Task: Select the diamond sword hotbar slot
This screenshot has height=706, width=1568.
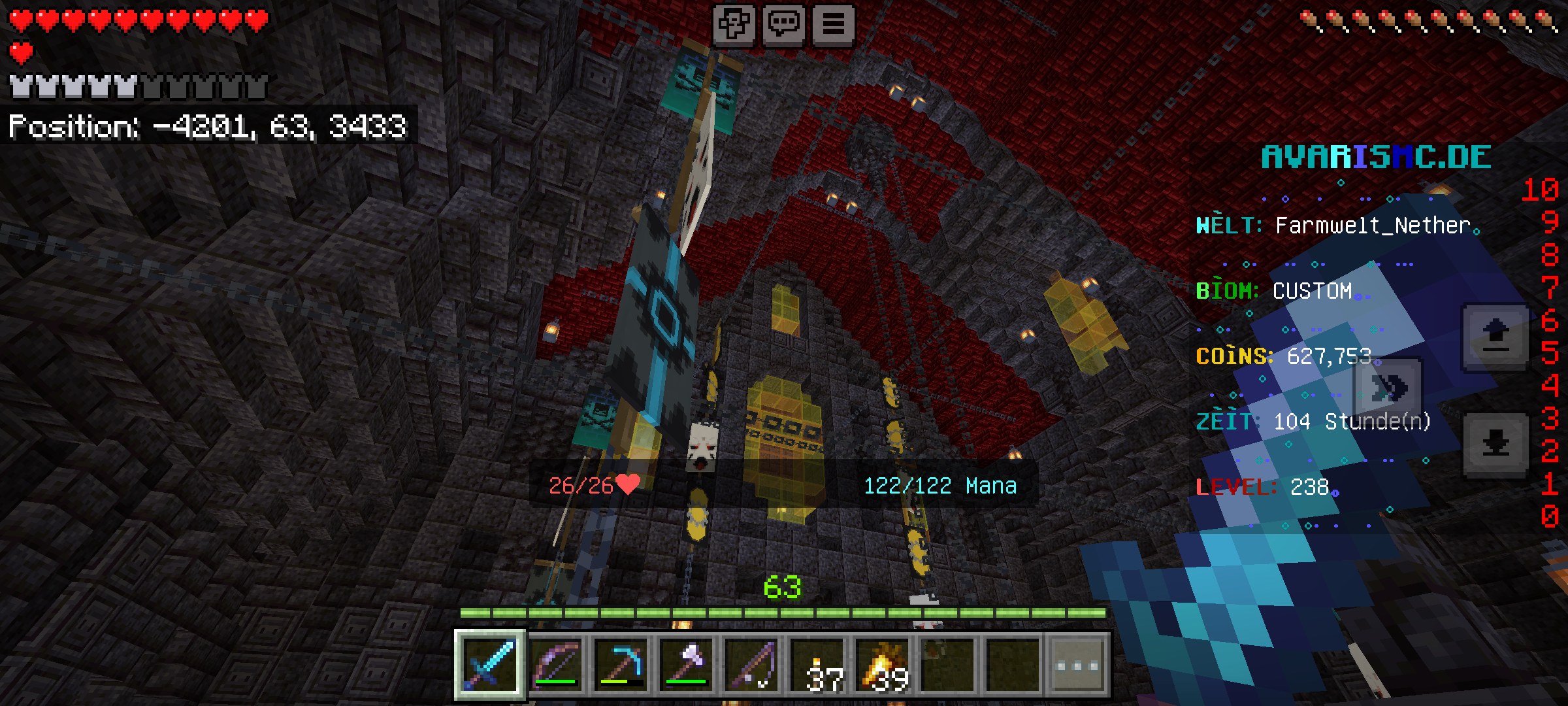Action: point(490,665)
